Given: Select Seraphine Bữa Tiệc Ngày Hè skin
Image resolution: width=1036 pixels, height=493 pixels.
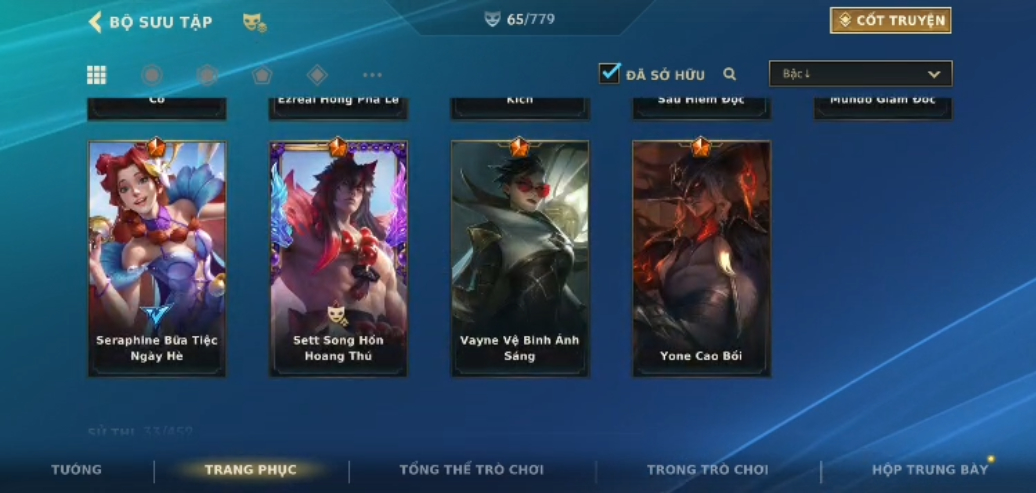Looking at the screenshot, I should click(157, 258).
